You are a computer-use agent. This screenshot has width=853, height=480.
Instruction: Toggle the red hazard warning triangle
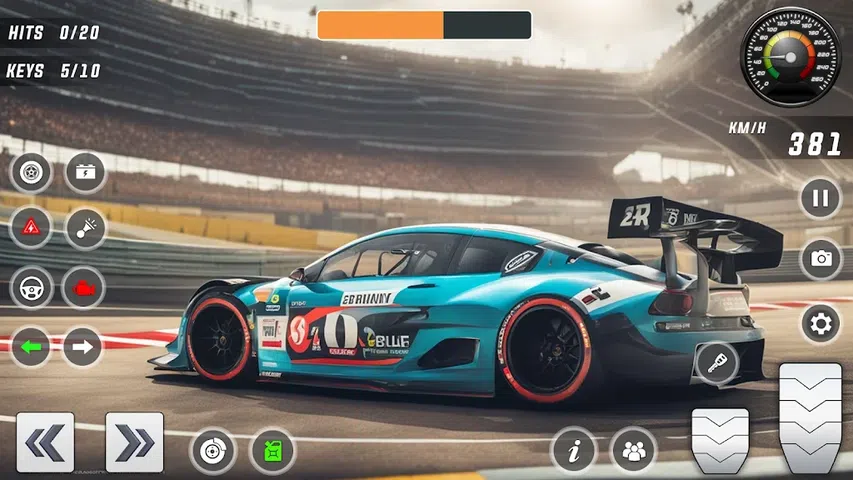coord(31,229)
